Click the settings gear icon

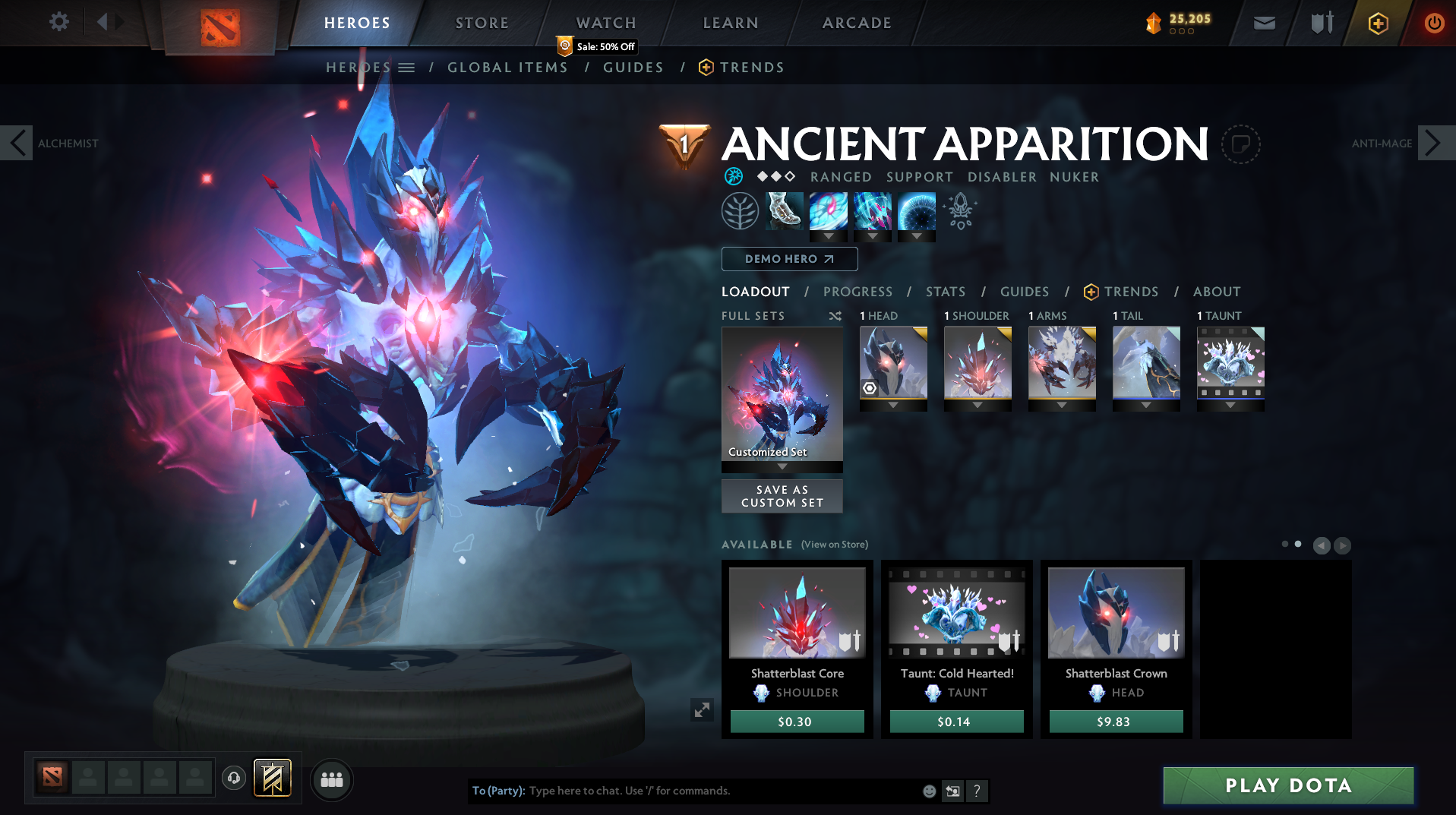(59, 22)
